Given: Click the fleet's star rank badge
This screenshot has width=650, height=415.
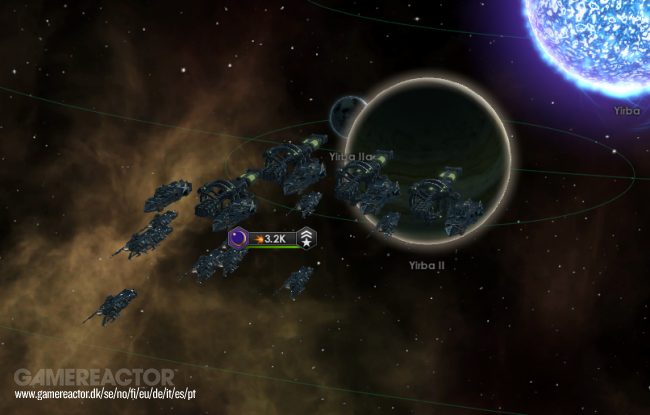Looking at the screenshot, I should (x=307, y=238).
